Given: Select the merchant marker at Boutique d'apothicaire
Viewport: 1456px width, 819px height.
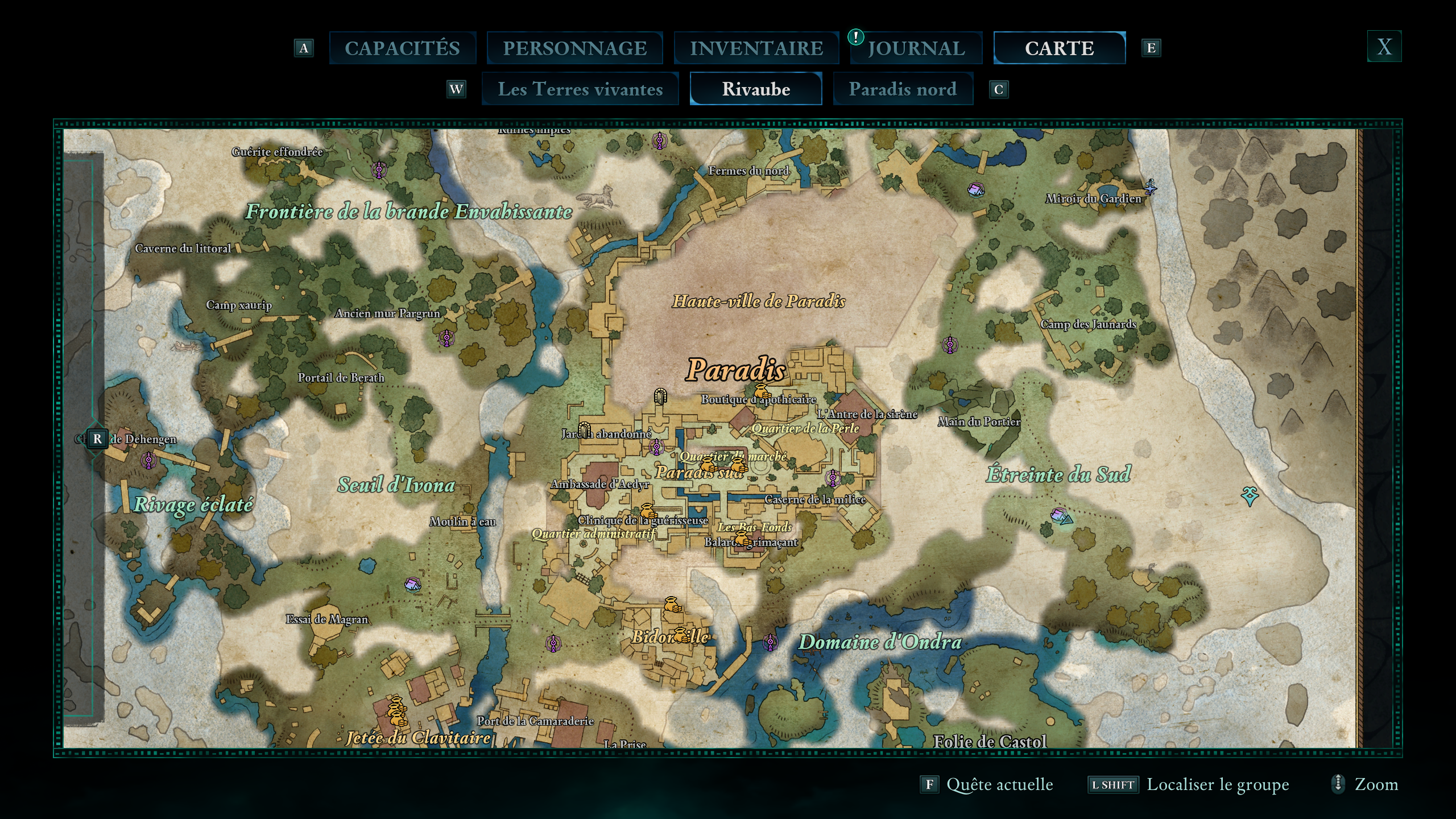Looking at the screenshot, I should [762, 391].
